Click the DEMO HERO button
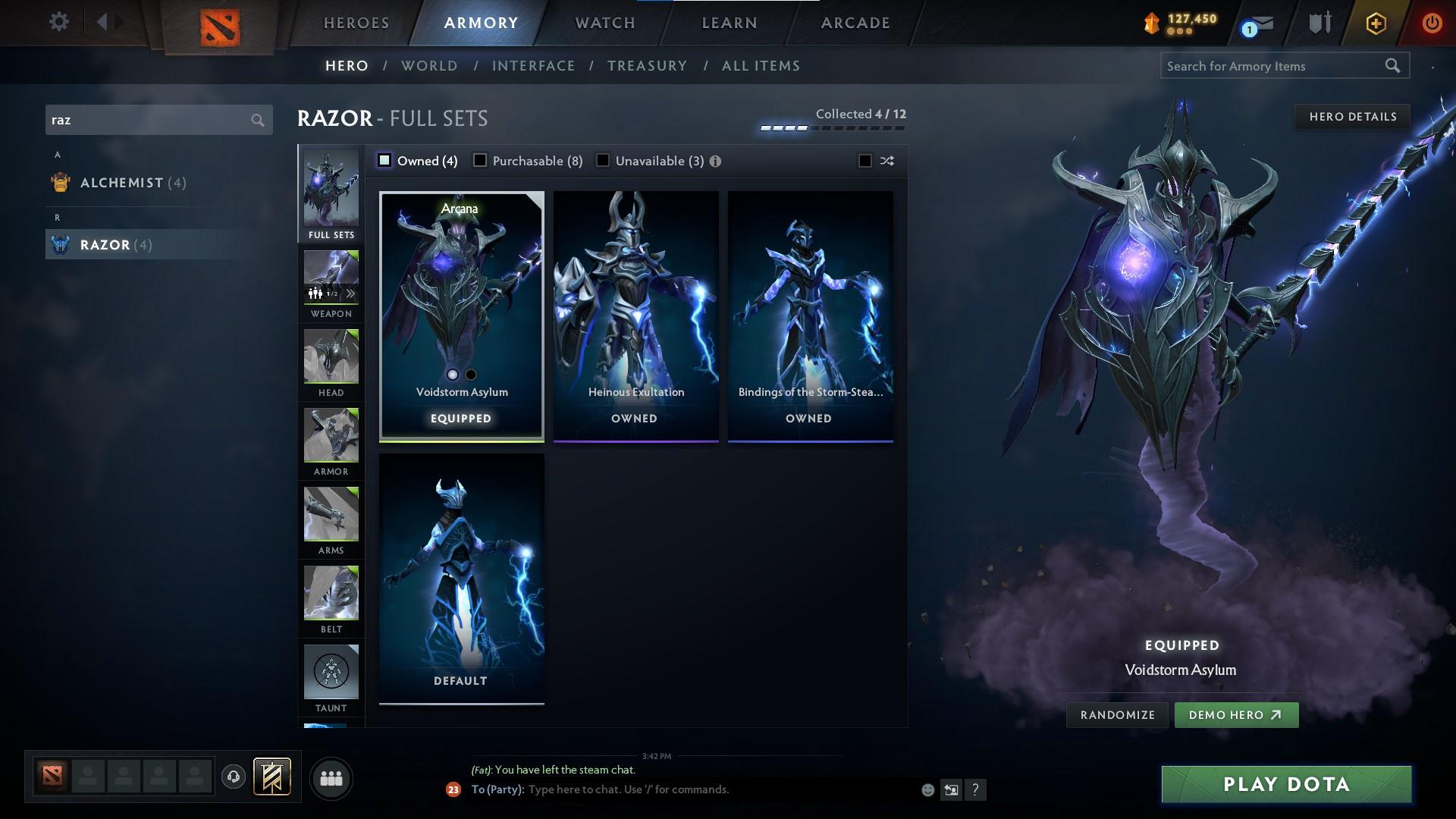 (x=1236, y=714)
